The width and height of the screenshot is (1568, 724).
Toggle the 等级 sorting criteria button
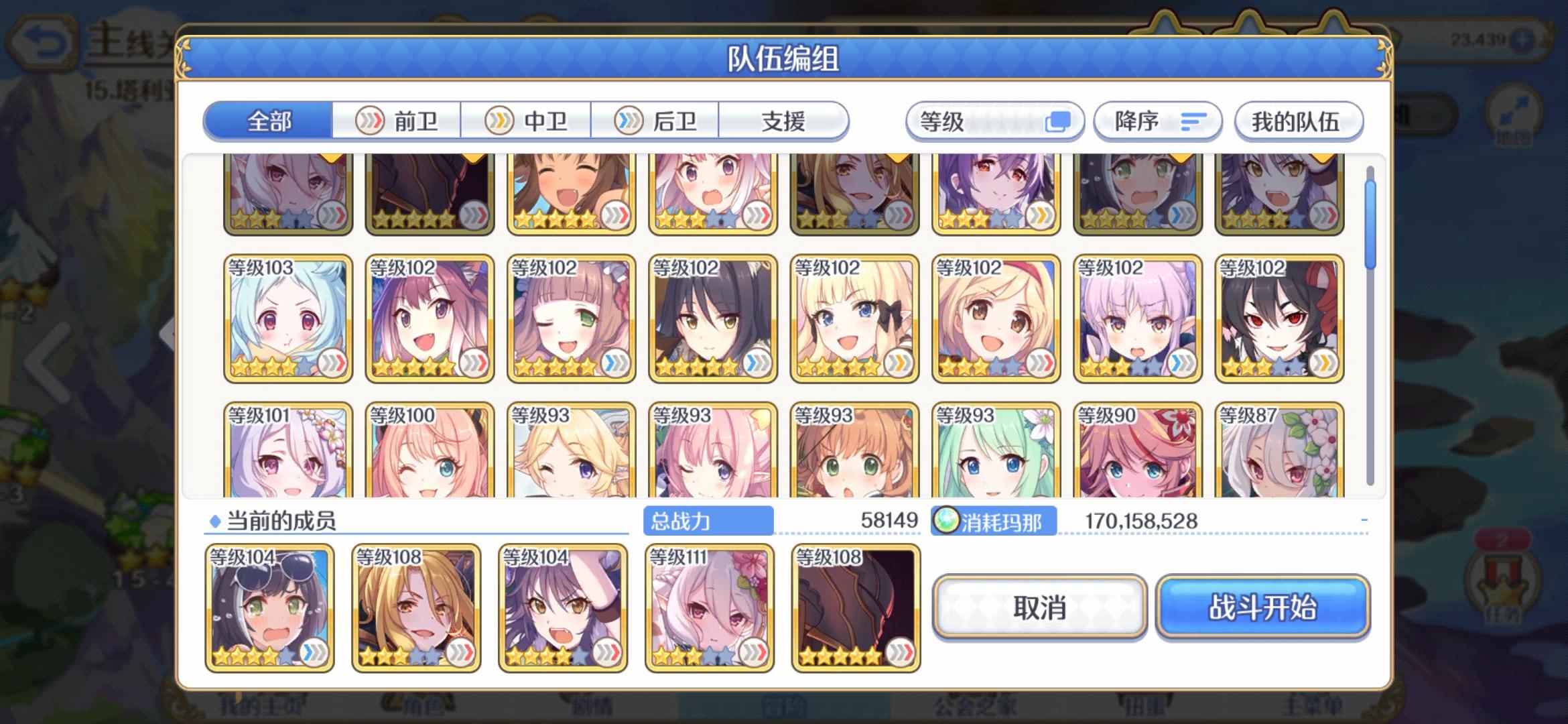click(x=994, y=121)
